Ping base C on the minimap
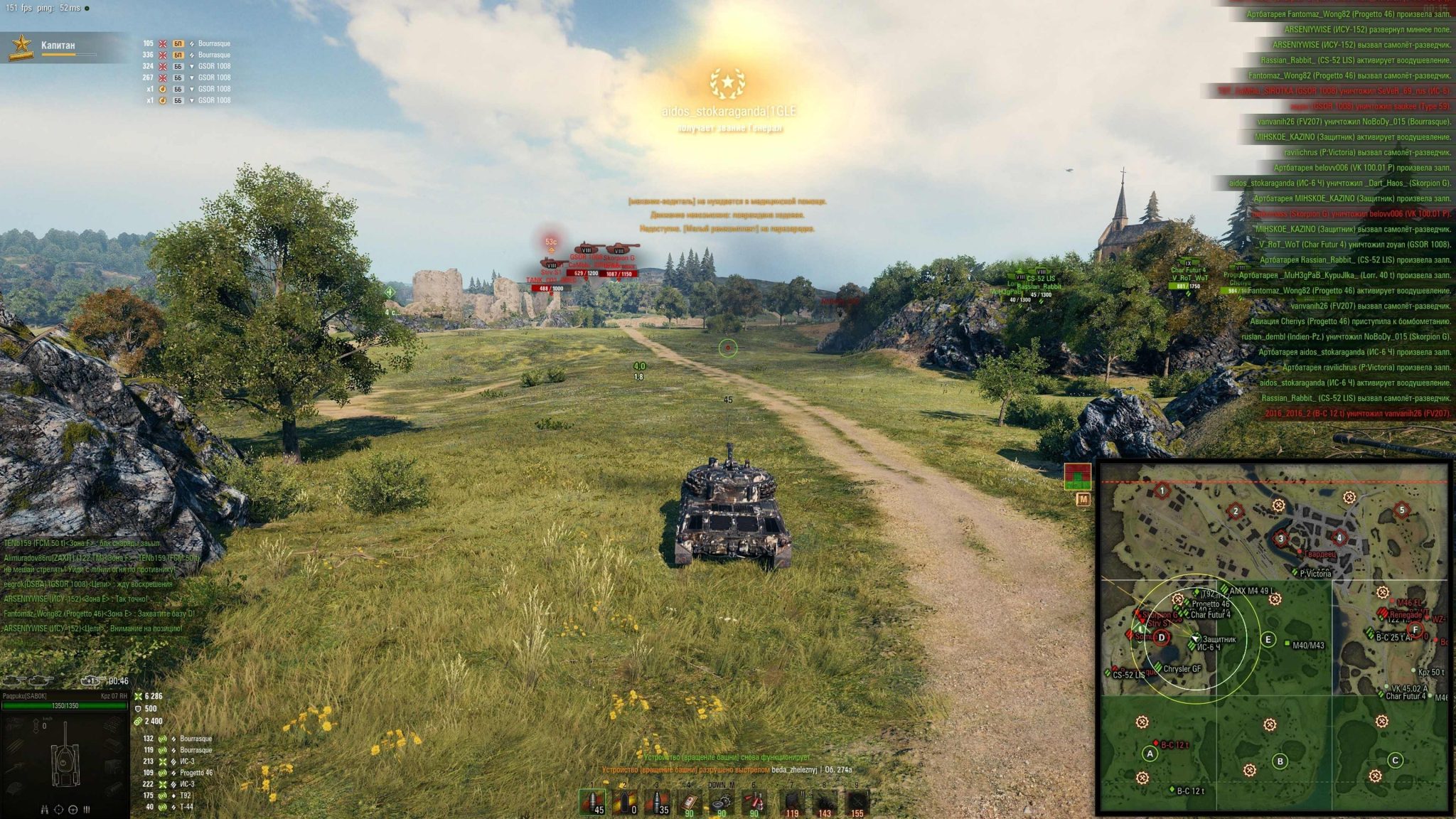The height and width of the screenshot is (819, 1456). pyautogui.click(x=1395, y=760)
